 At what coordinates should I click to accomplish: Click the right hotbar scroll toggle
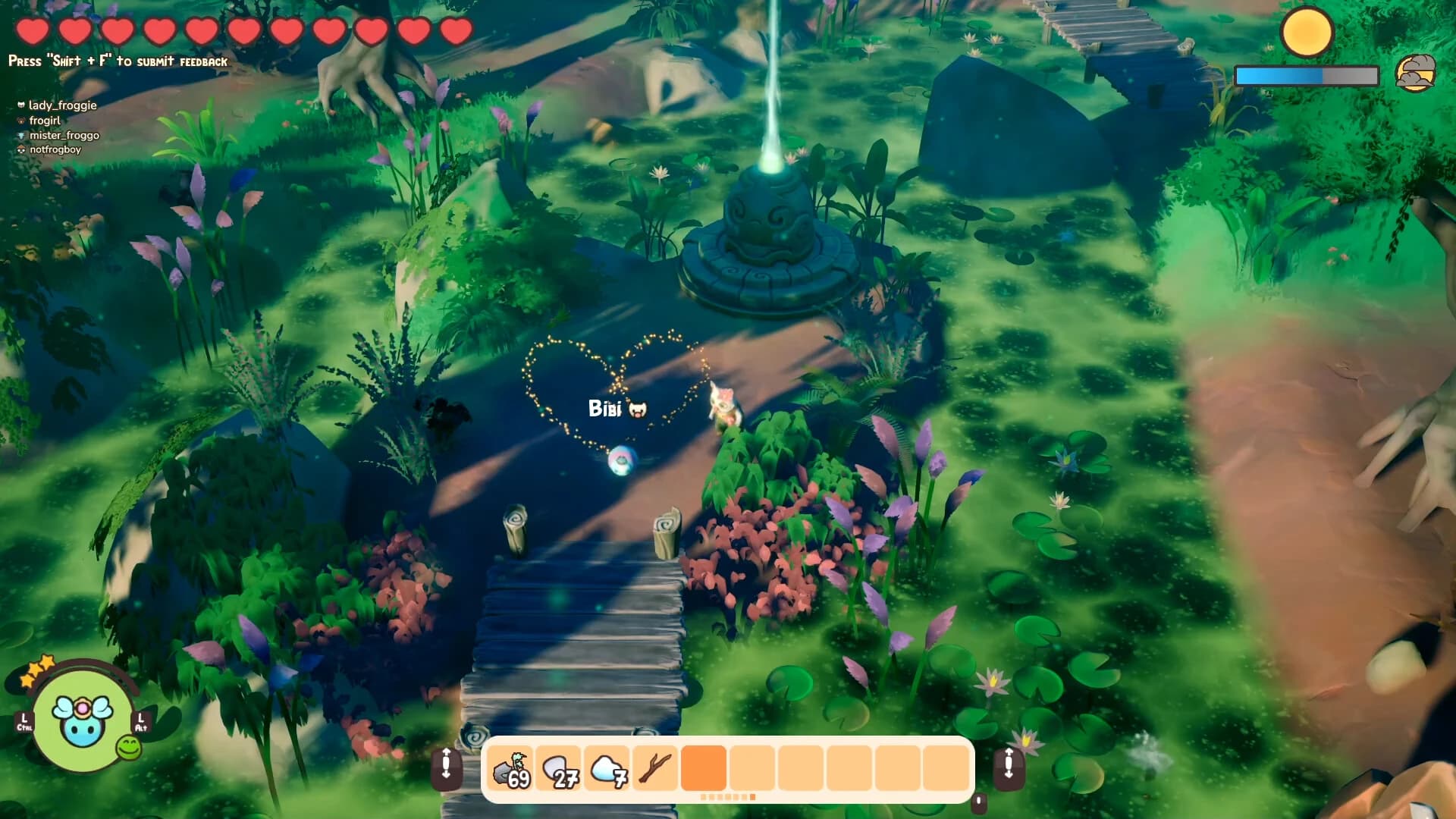1009,769
